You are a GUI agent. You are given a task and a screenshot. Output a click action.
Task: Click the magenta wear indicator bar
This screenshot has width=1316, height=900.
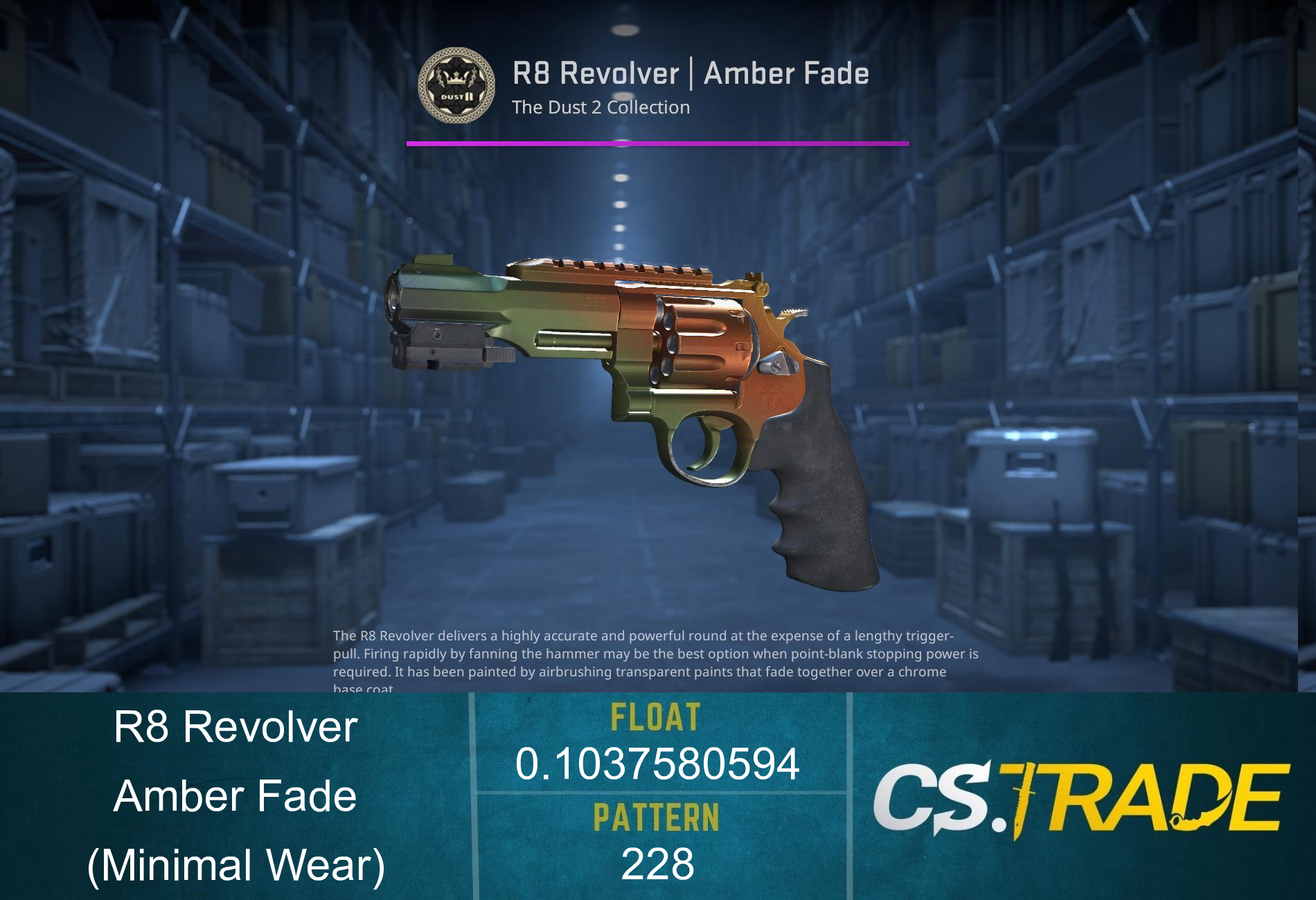(657, 143)
